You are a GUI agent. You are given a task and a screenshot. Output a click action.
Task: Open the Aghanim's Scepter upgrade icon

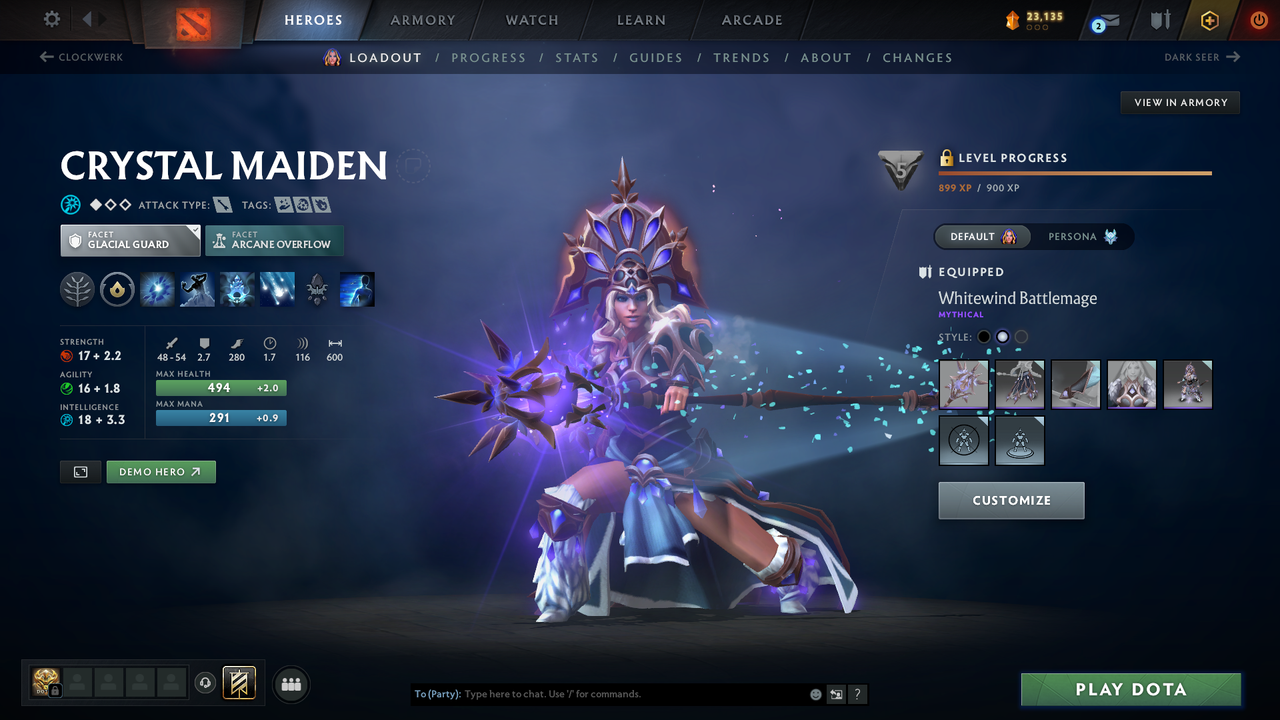pos(317,290)
